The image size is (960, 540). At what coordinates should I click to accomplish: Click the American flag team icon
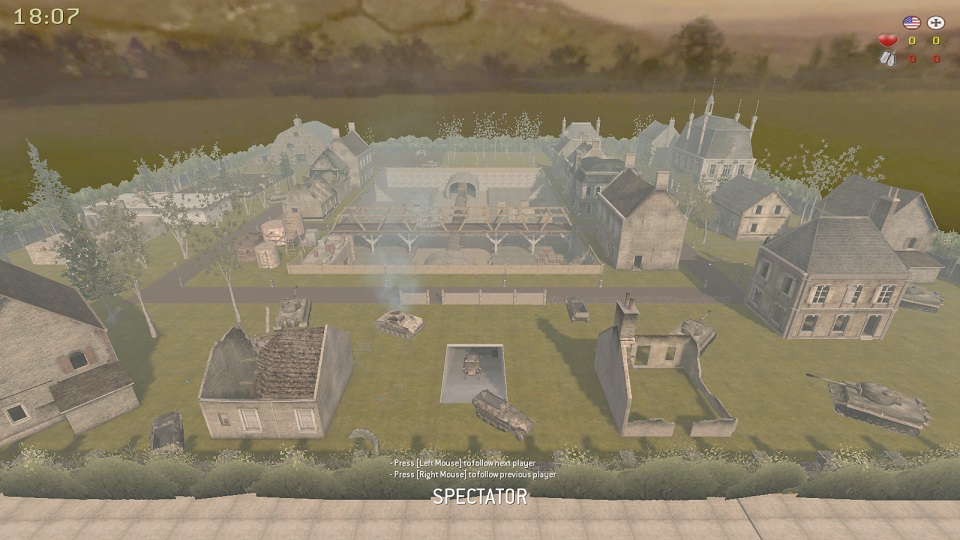911,21
